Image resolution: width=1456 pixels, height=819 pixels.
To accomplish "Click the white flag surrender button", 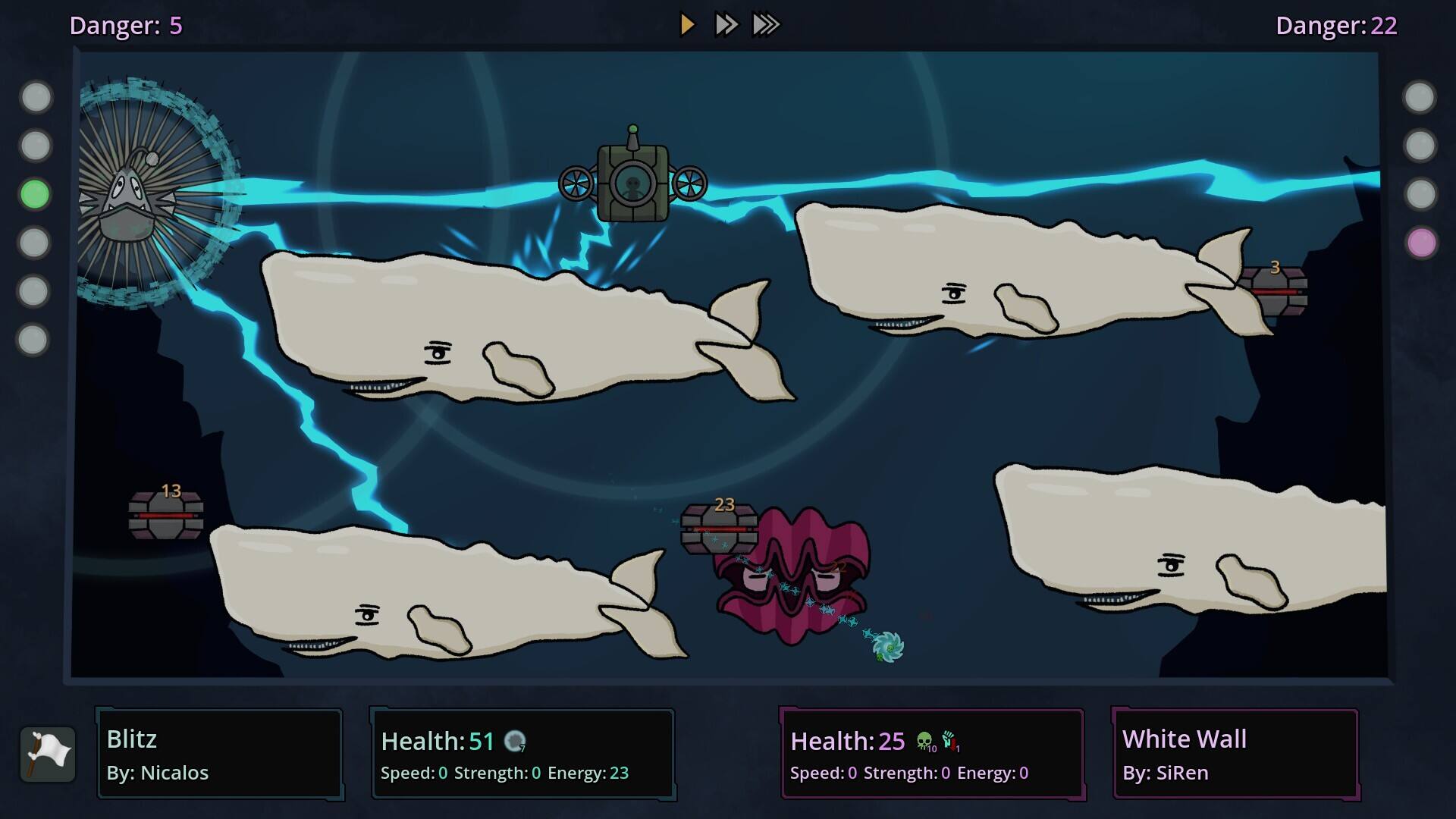I will (48, 754).
